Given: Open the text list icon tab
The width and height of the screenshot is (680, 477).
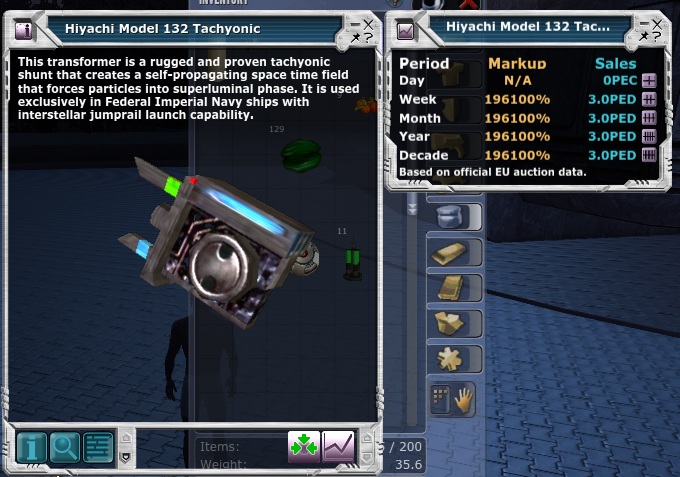Looking at the screenshot, I should [97, 447].
